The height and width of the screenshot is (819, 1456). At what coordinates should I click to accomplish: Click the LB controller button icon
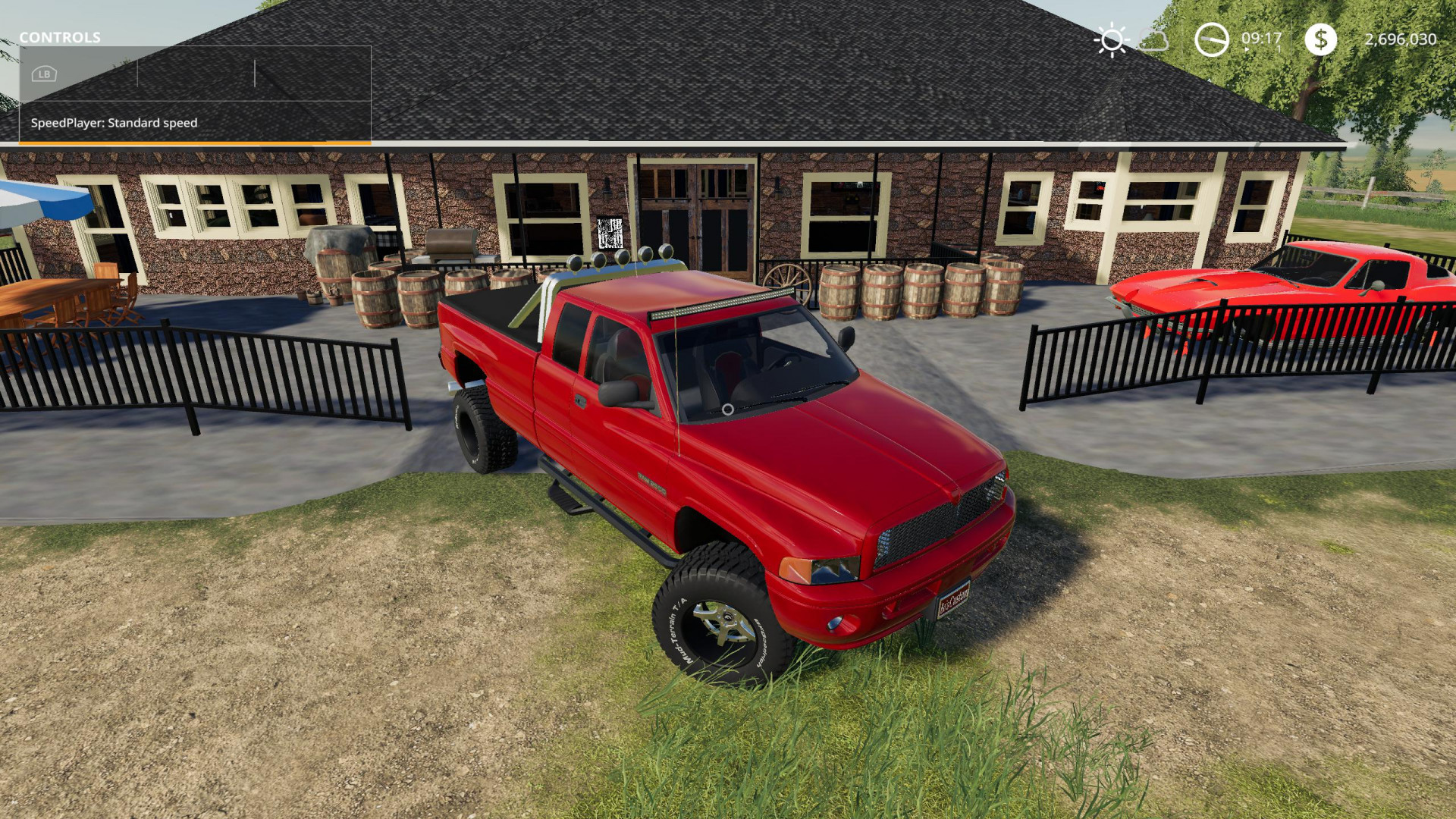tap(44, 74)
